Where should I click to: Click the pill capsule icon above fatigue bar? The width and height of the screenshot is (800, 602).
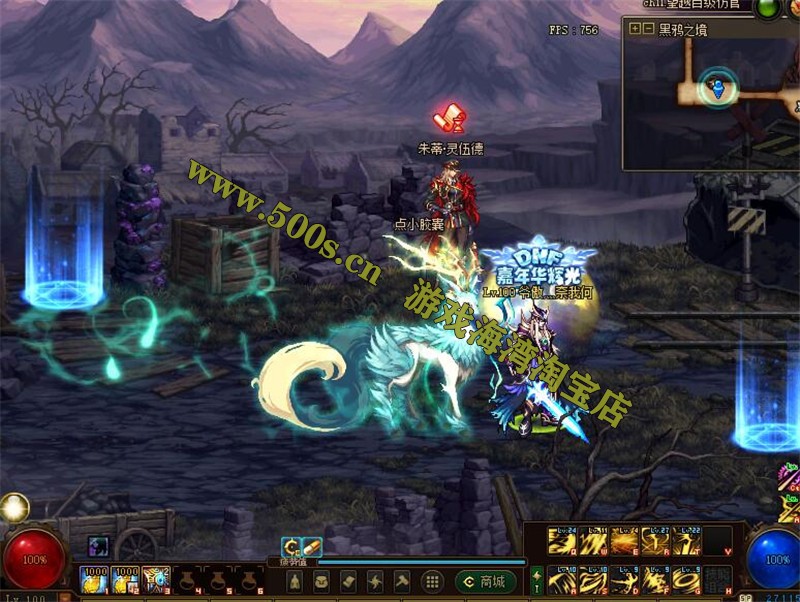(x=311, y=546)
